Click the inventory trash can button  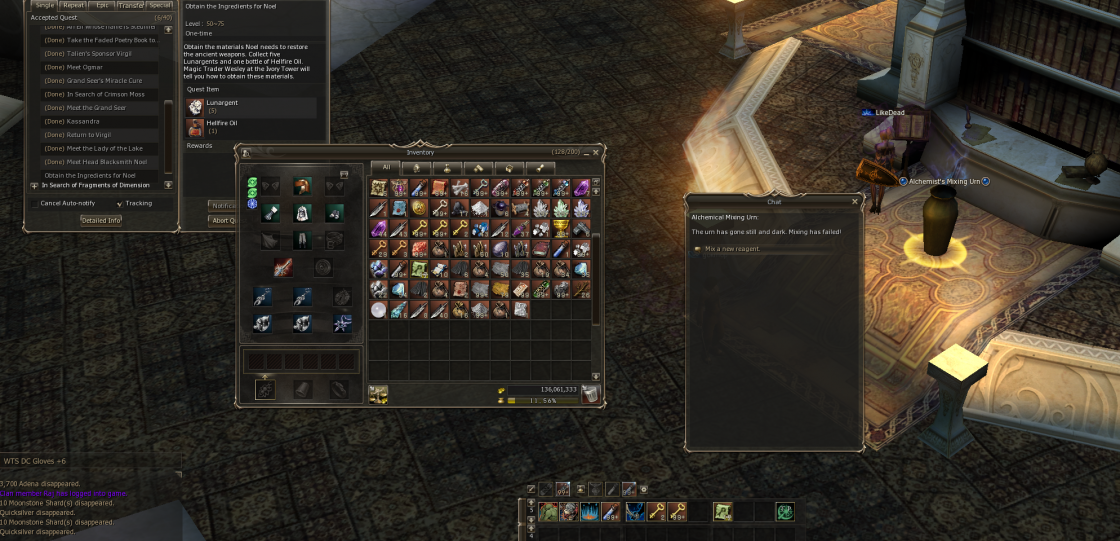[591, 394]
